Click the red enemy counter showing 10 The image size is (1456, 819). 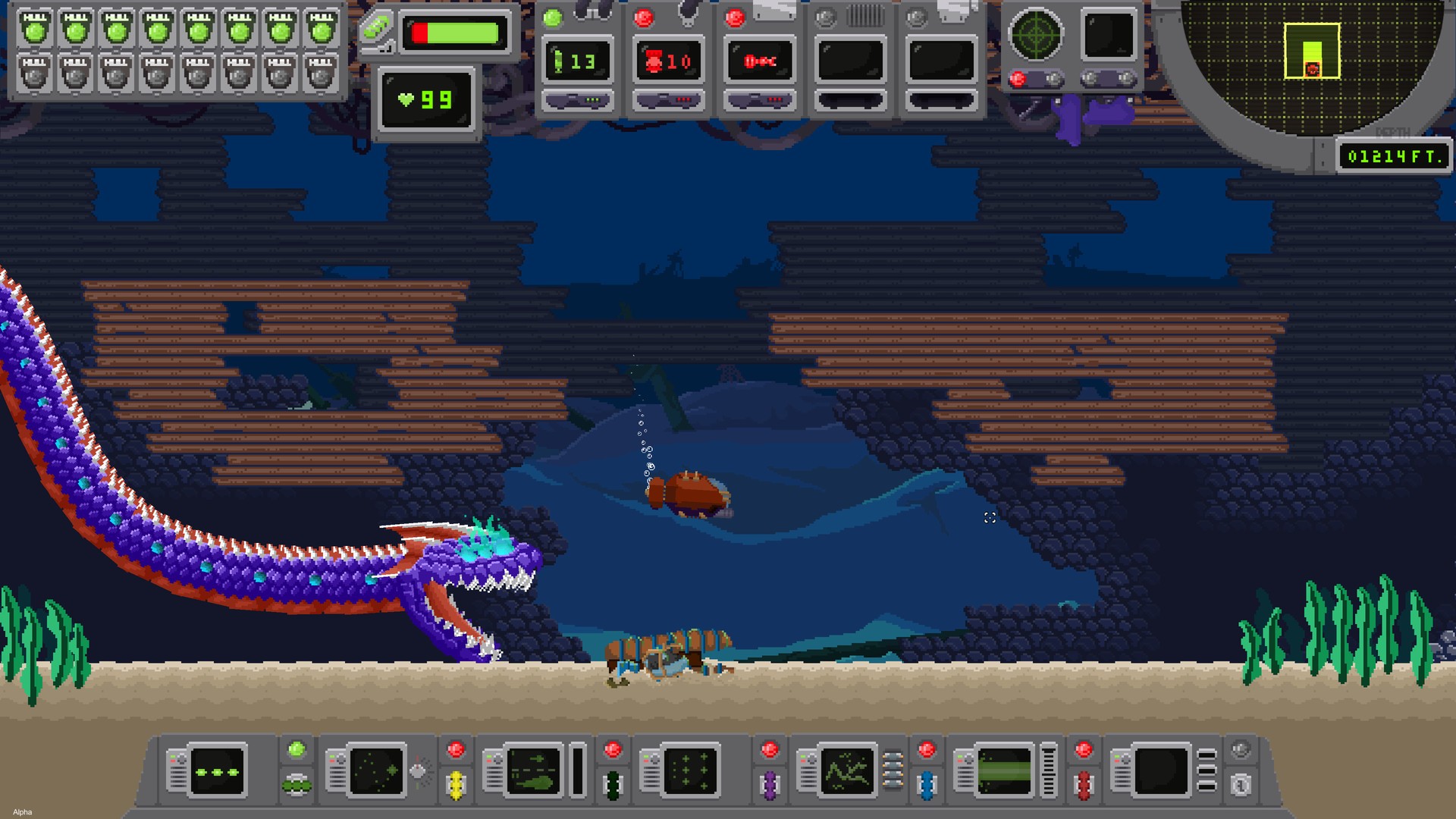(668, 61)
